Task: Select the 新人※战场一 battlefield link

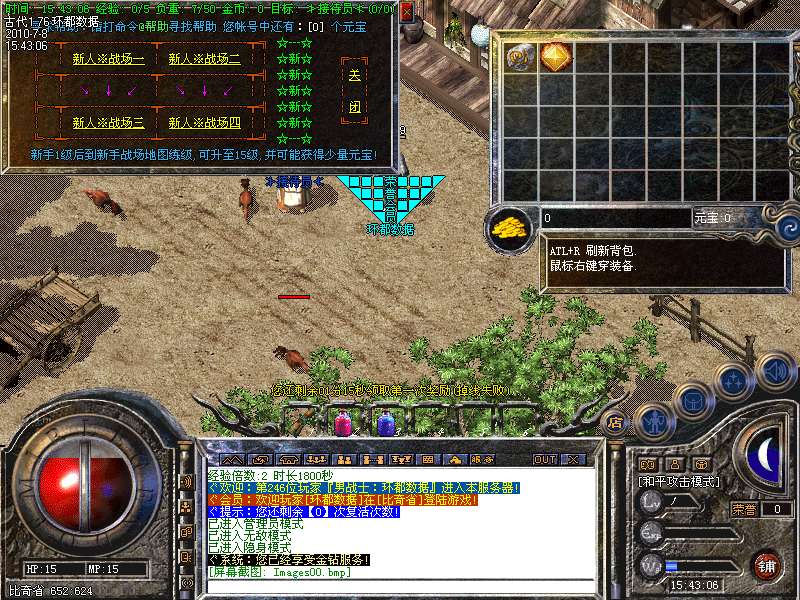Action: (x=108, y=59)
